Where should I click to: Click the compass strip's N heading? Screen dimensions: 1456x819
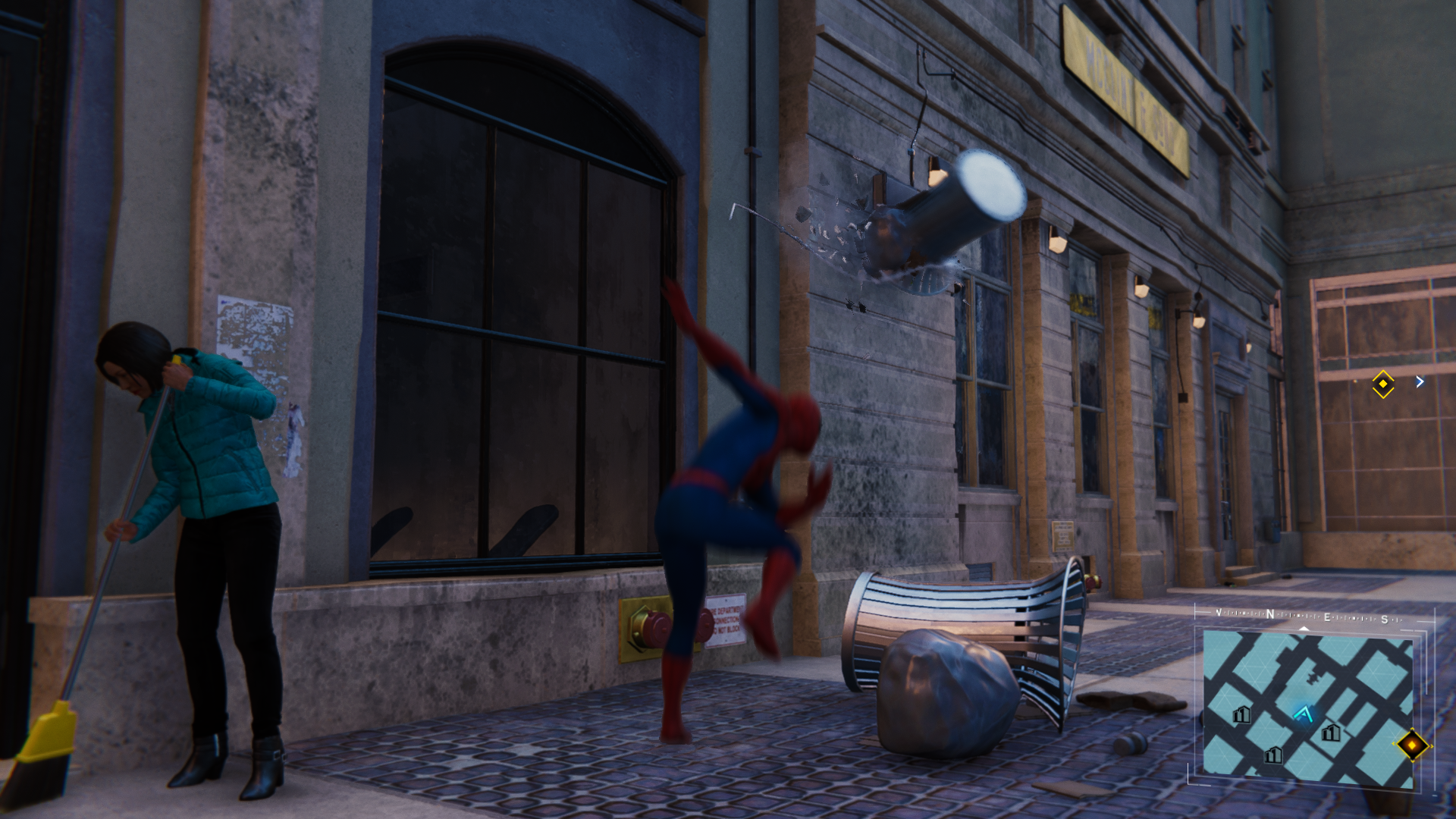1269,615
